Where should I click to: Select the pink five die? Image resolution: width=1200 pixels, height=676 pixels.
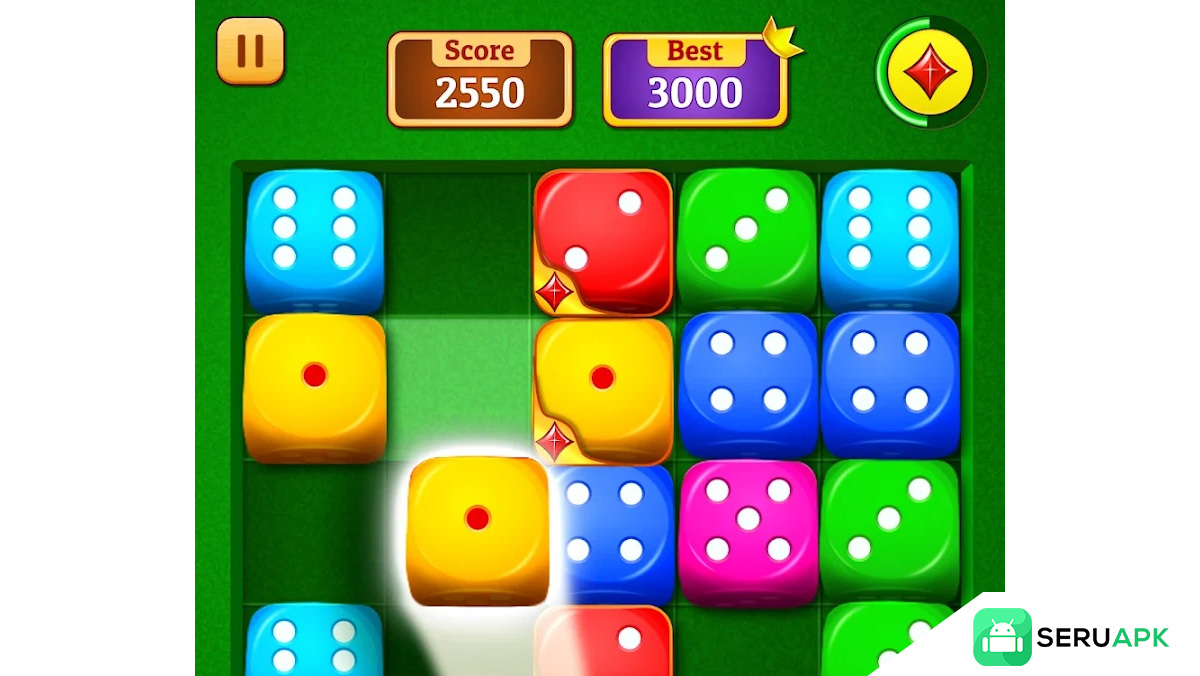coord(747,531)
